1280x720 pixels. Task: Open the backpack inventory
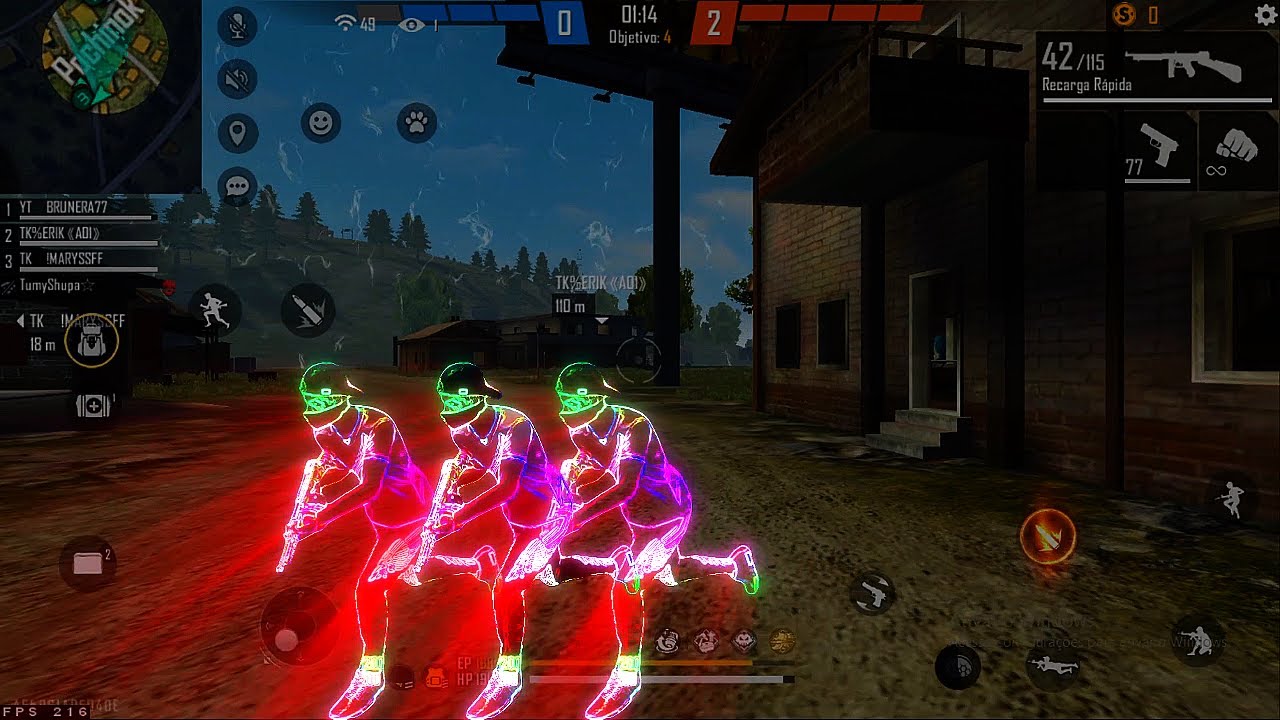pyautogui.click(x=91, y=342)
